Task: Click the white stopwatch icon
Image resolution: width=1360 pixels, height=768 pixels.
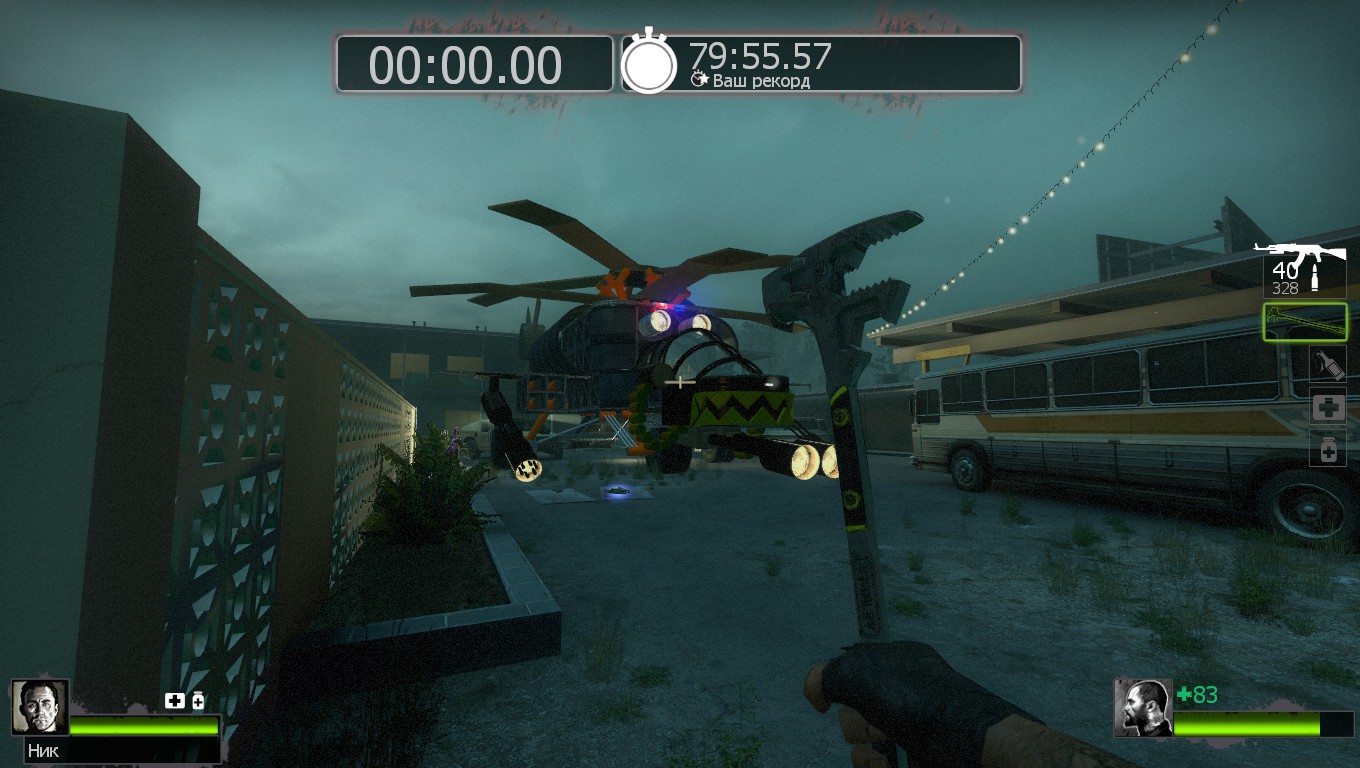Action: pos(649,63)
